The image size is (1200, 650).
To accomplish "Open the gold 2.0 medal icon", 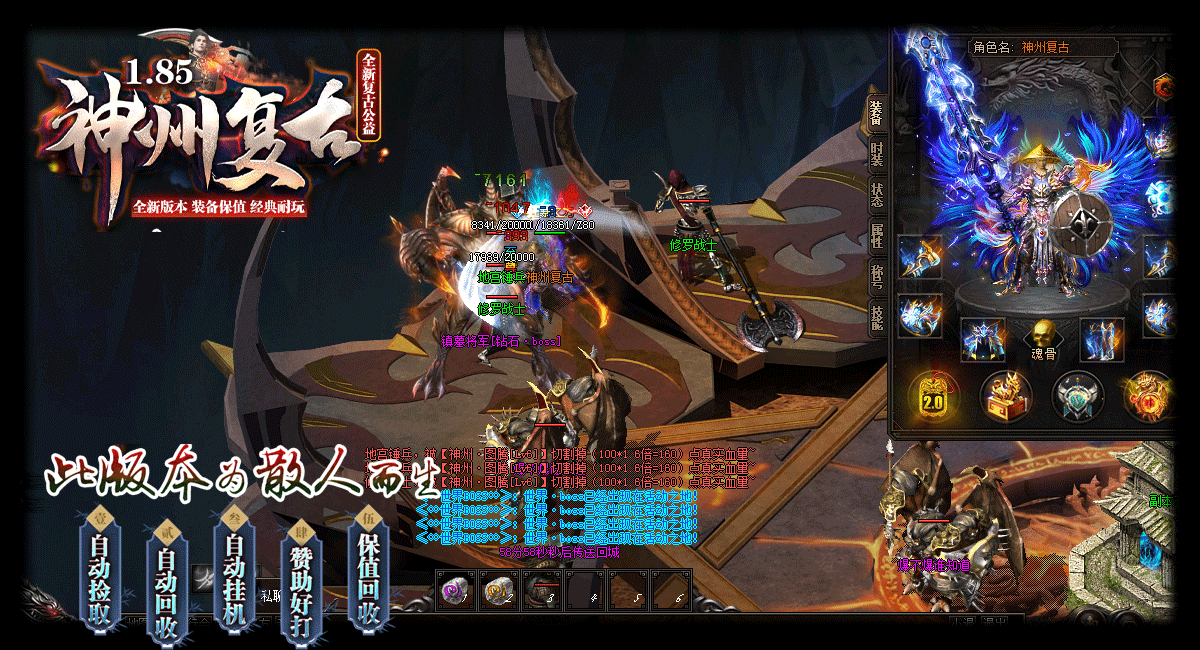I will coord(933,395).
